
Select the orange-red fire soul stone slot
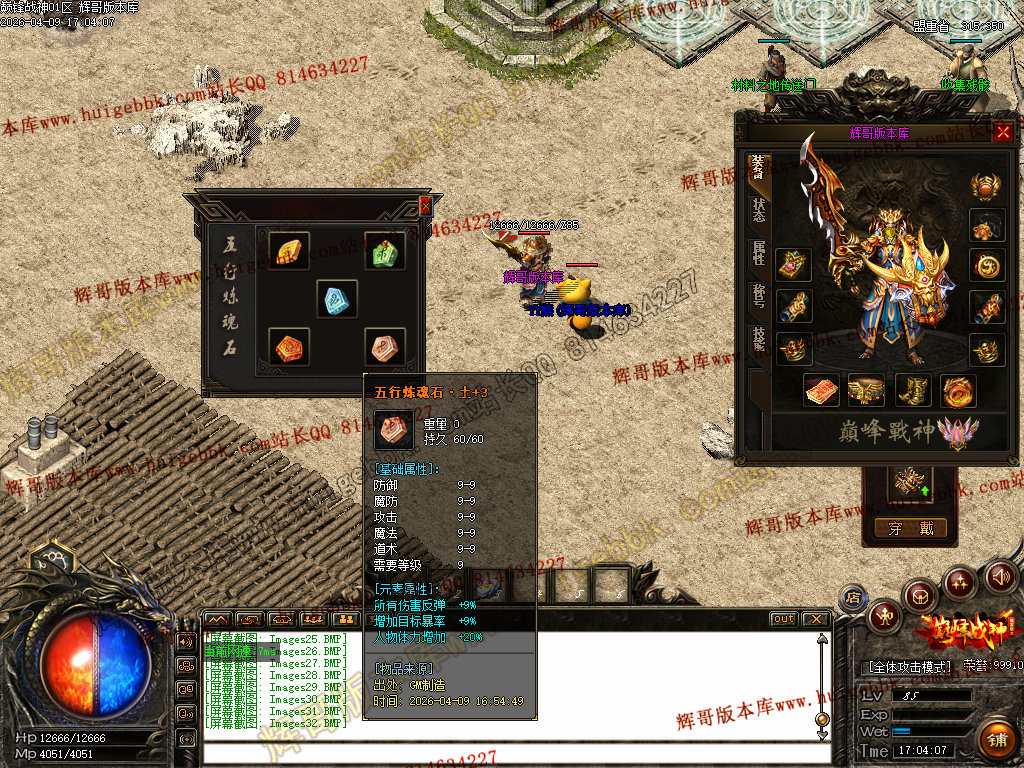coord(288,346)
